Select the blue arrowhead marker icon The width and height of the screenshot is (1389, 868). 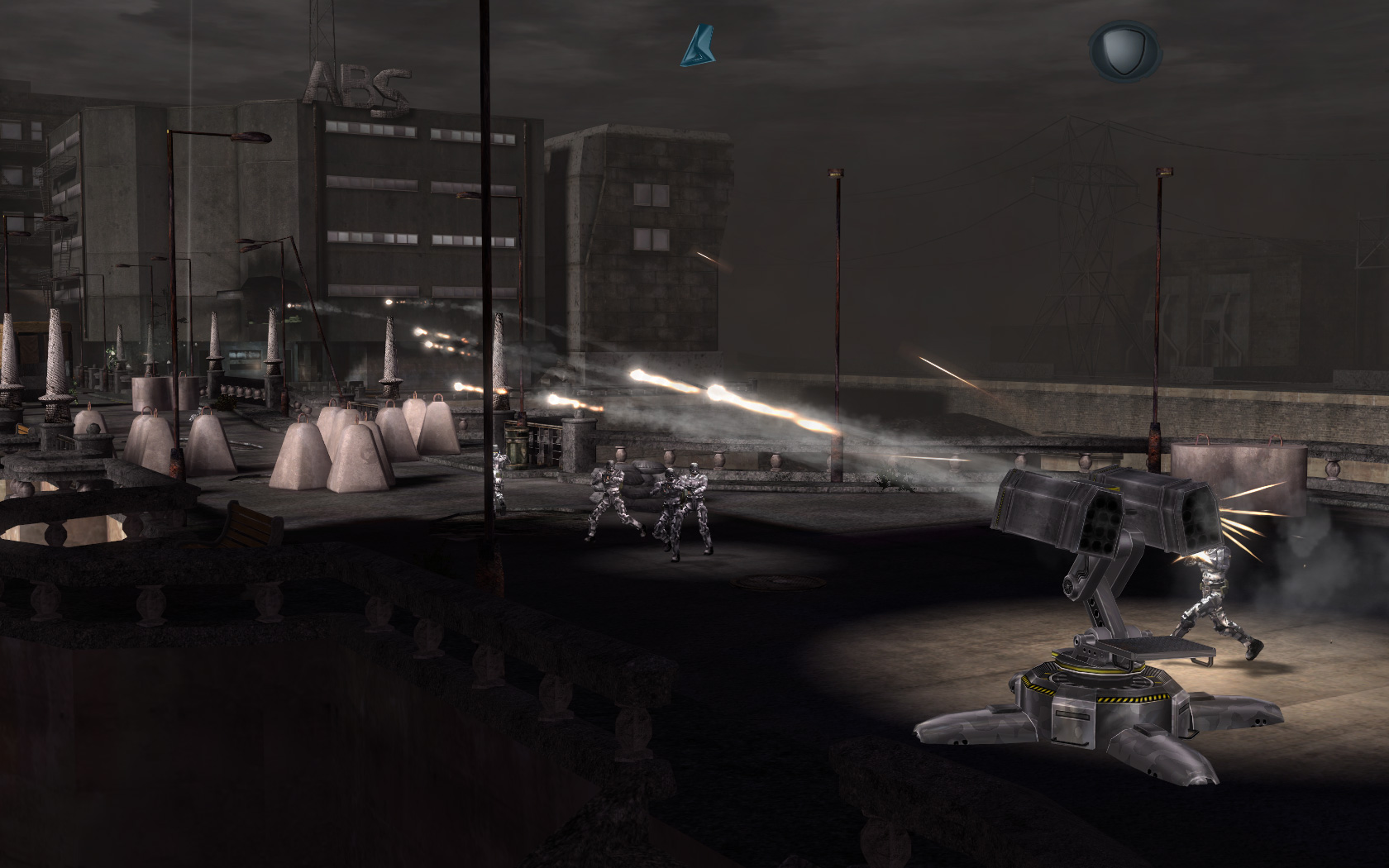[696, 46]
